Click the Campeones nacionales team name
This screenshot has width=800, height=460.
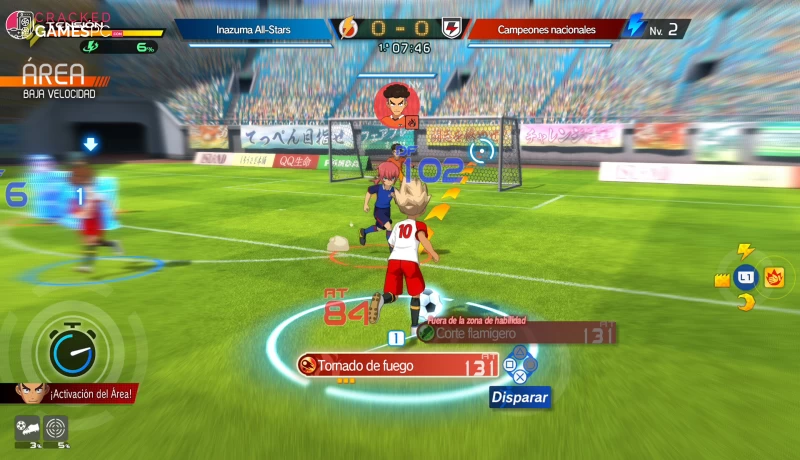point(546,29)
